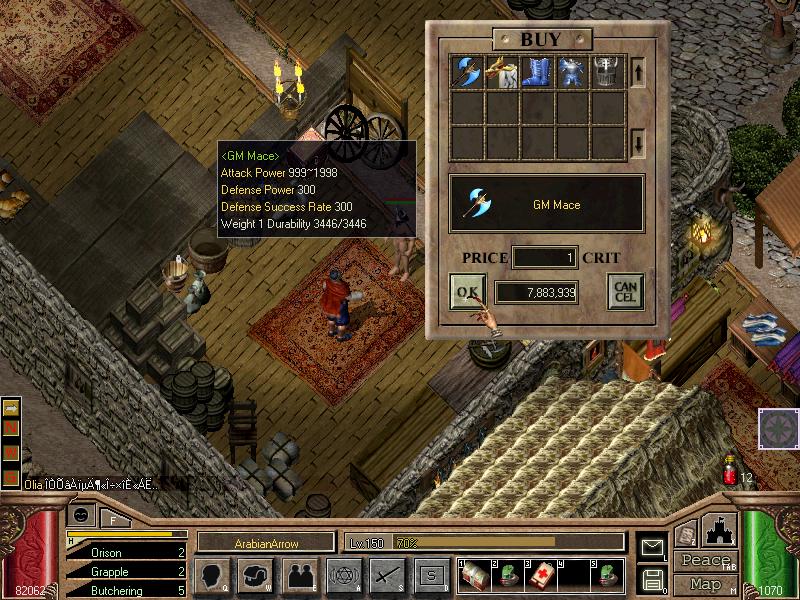Select the GM Mace in the shop grid
Screen dimensions: 800x600
point(469,73)
